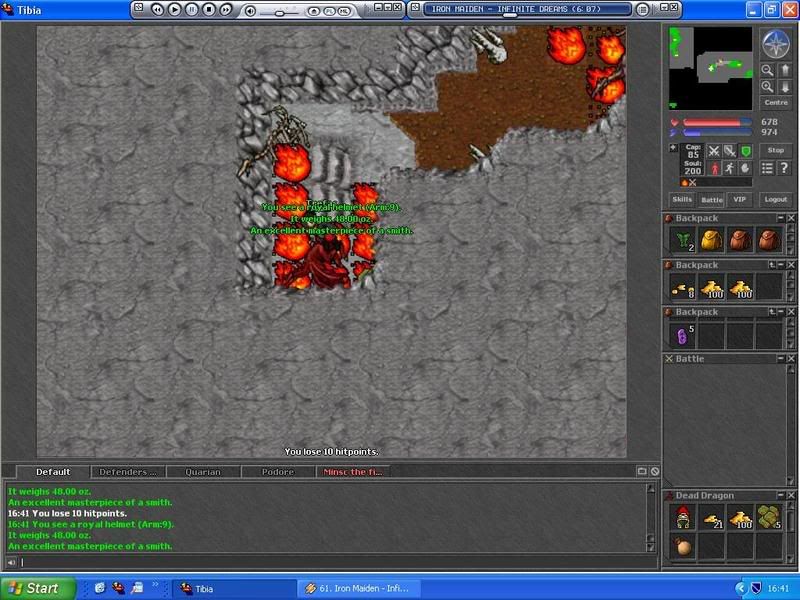Pick the 100 gold stack in Dead Dragon
Screen dimensions: 800x600
coord(740,518)
